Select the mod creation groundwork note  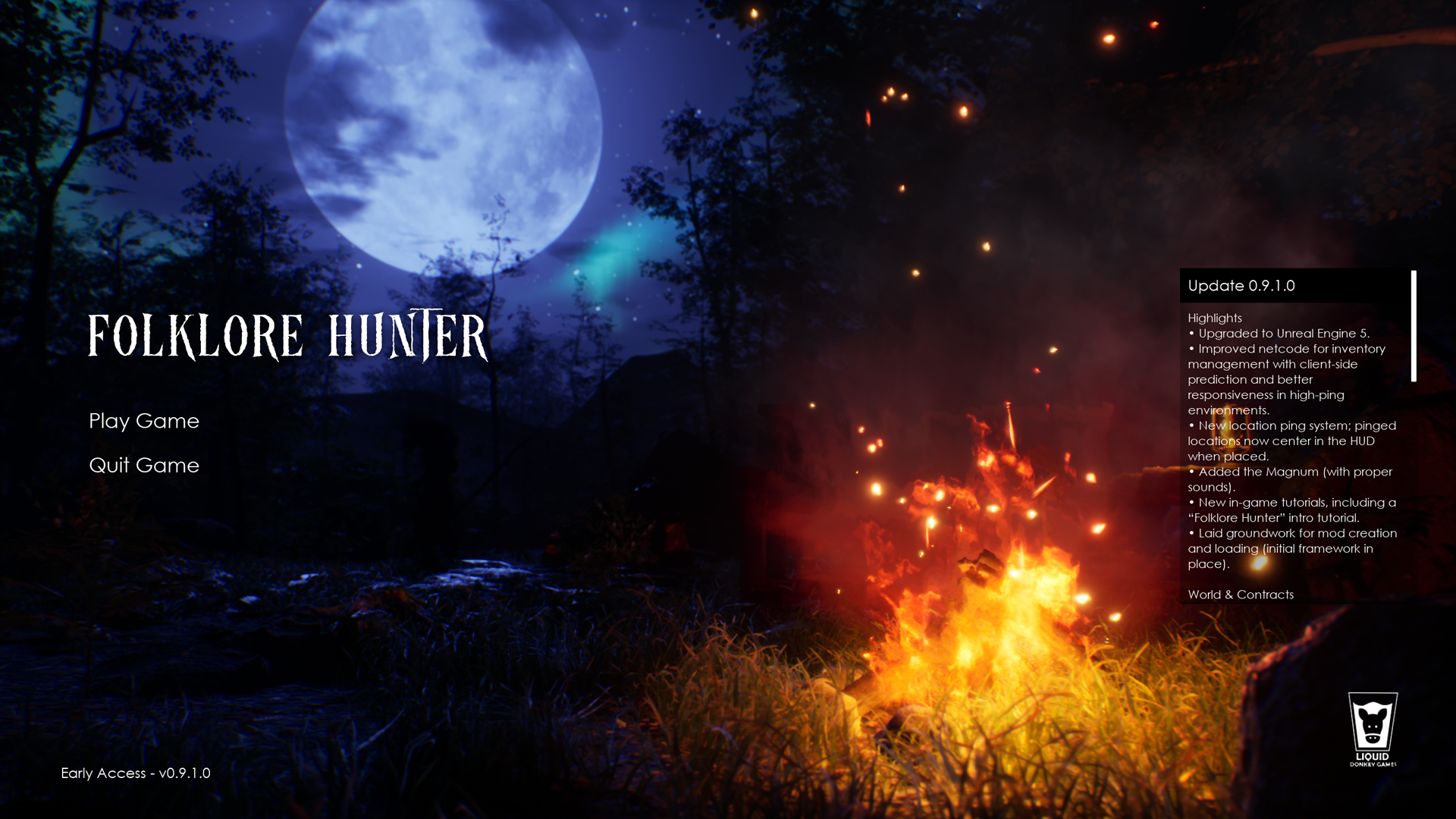coord(1292,548)
